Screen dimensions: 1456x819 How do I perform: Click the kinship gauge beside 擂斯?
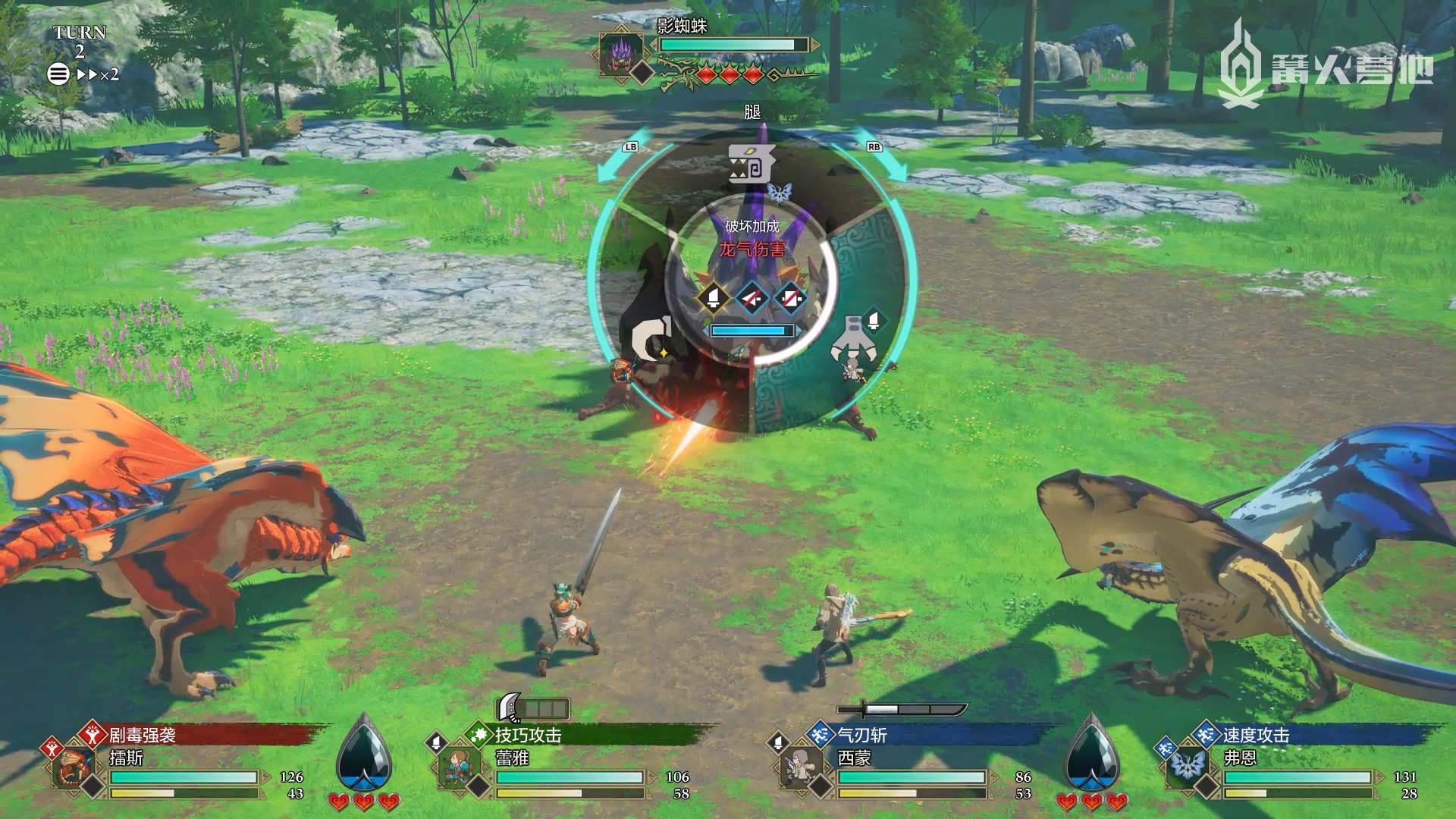click(364, 755)
